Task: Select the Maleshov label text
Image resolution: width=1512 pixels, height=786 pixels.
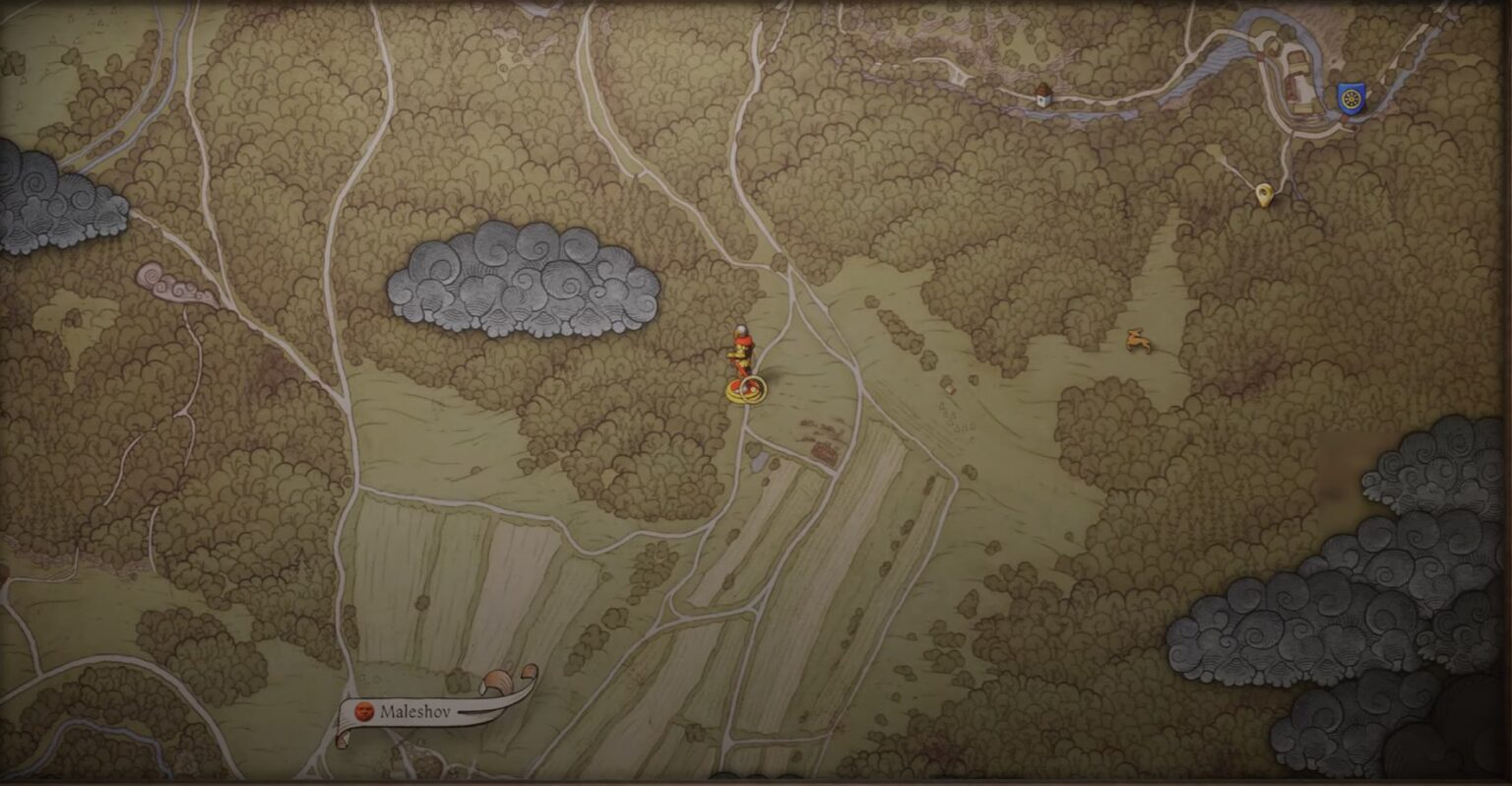Action: point(418,711)
